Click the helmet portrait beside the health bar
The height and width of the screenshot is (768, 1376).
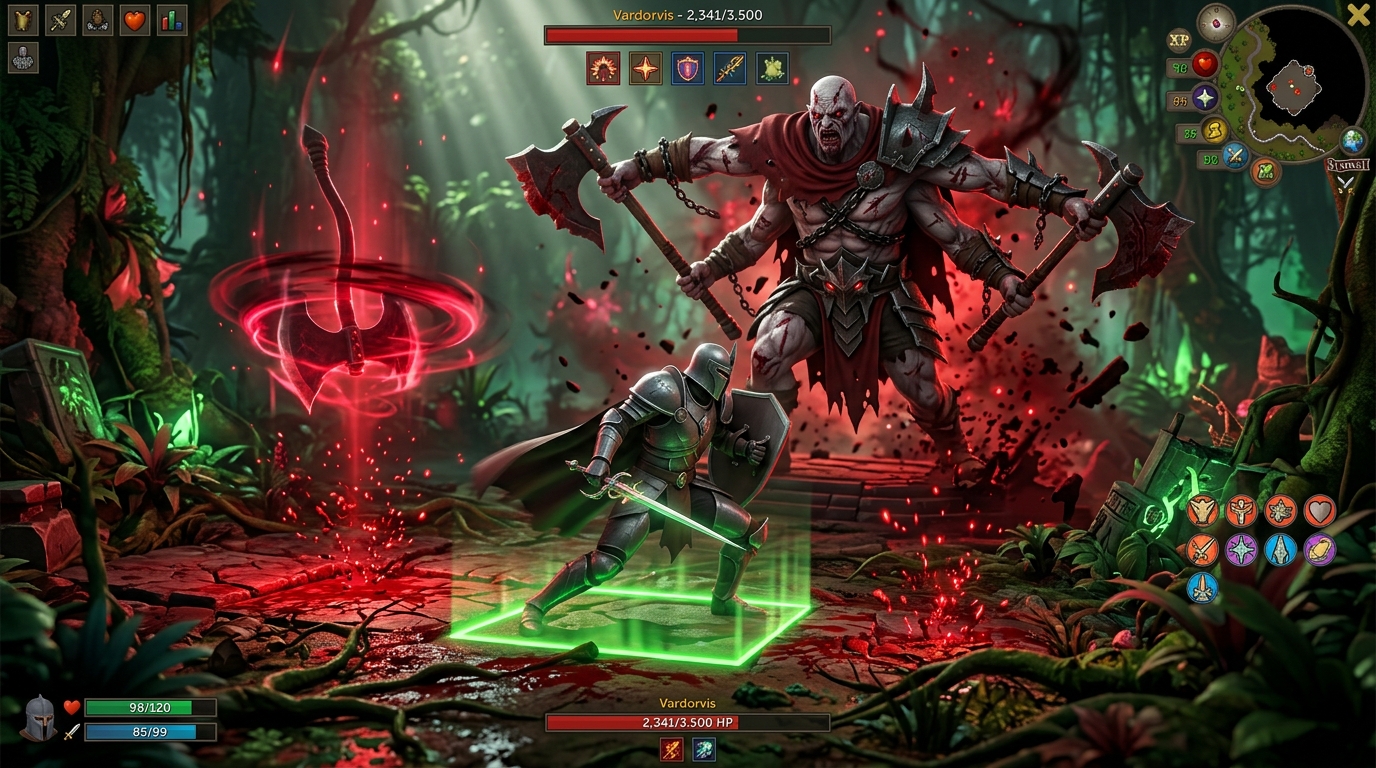39,718
